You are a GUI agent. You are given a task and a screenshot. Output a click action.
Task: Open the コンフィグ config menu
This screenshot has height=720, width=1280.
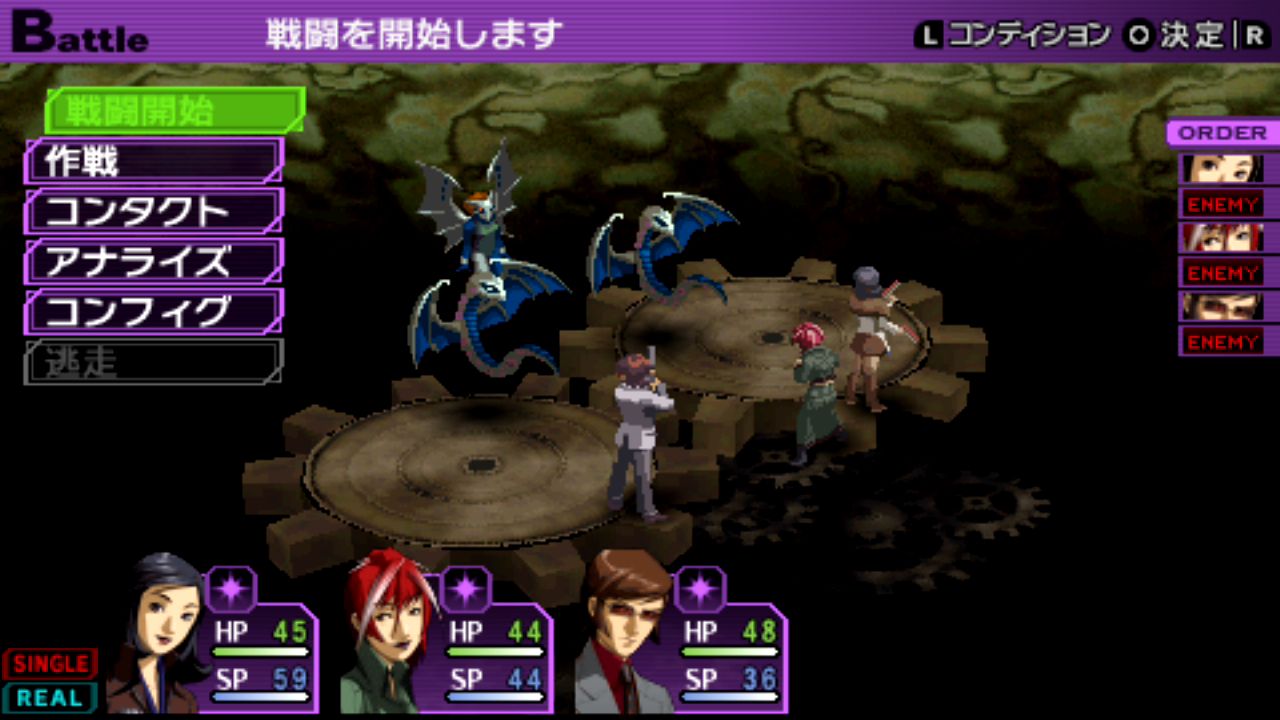point(155,311)
